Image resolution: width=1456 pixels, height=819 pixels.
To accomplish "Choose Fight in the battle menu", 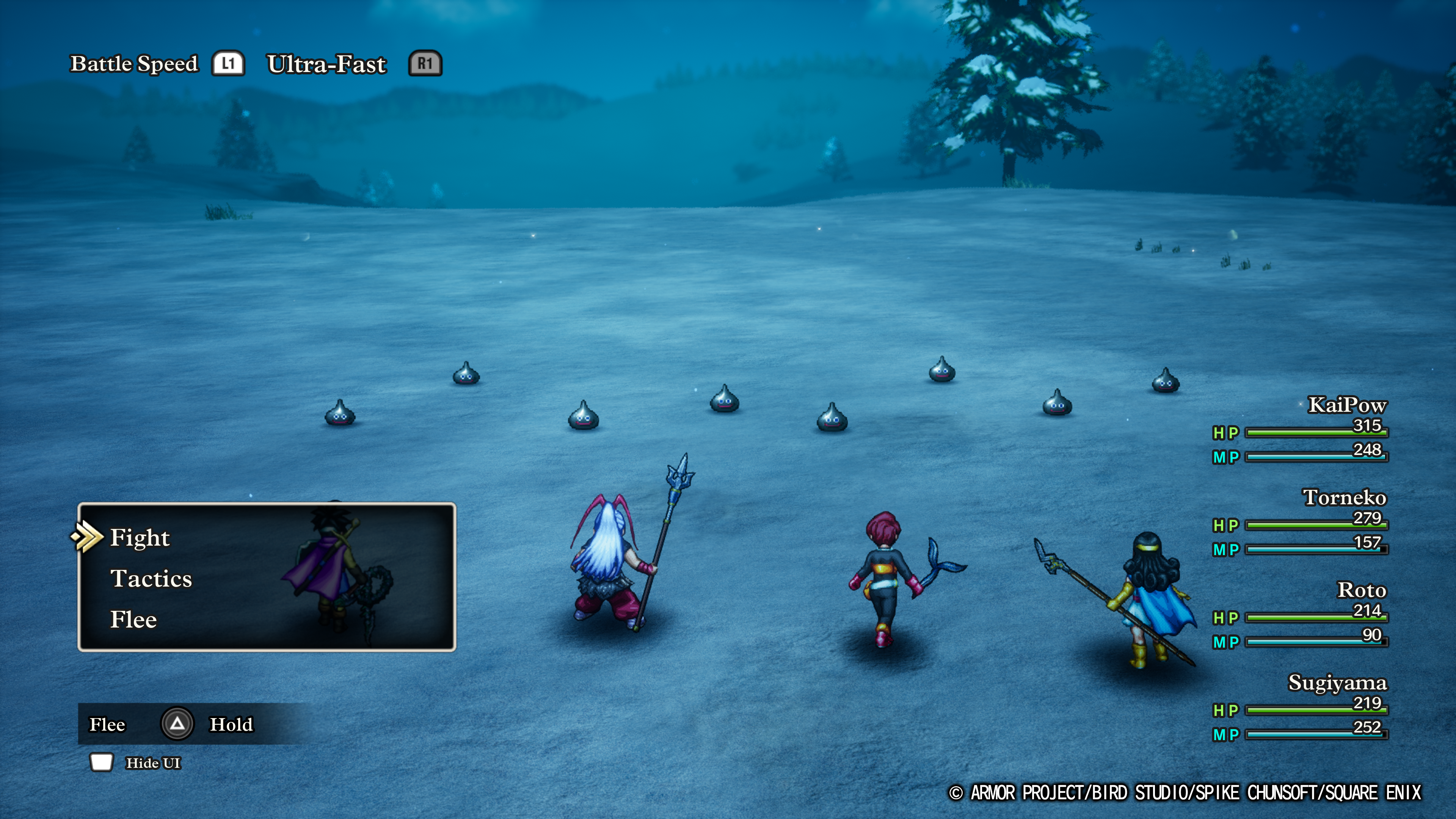I will pos(140,538).
